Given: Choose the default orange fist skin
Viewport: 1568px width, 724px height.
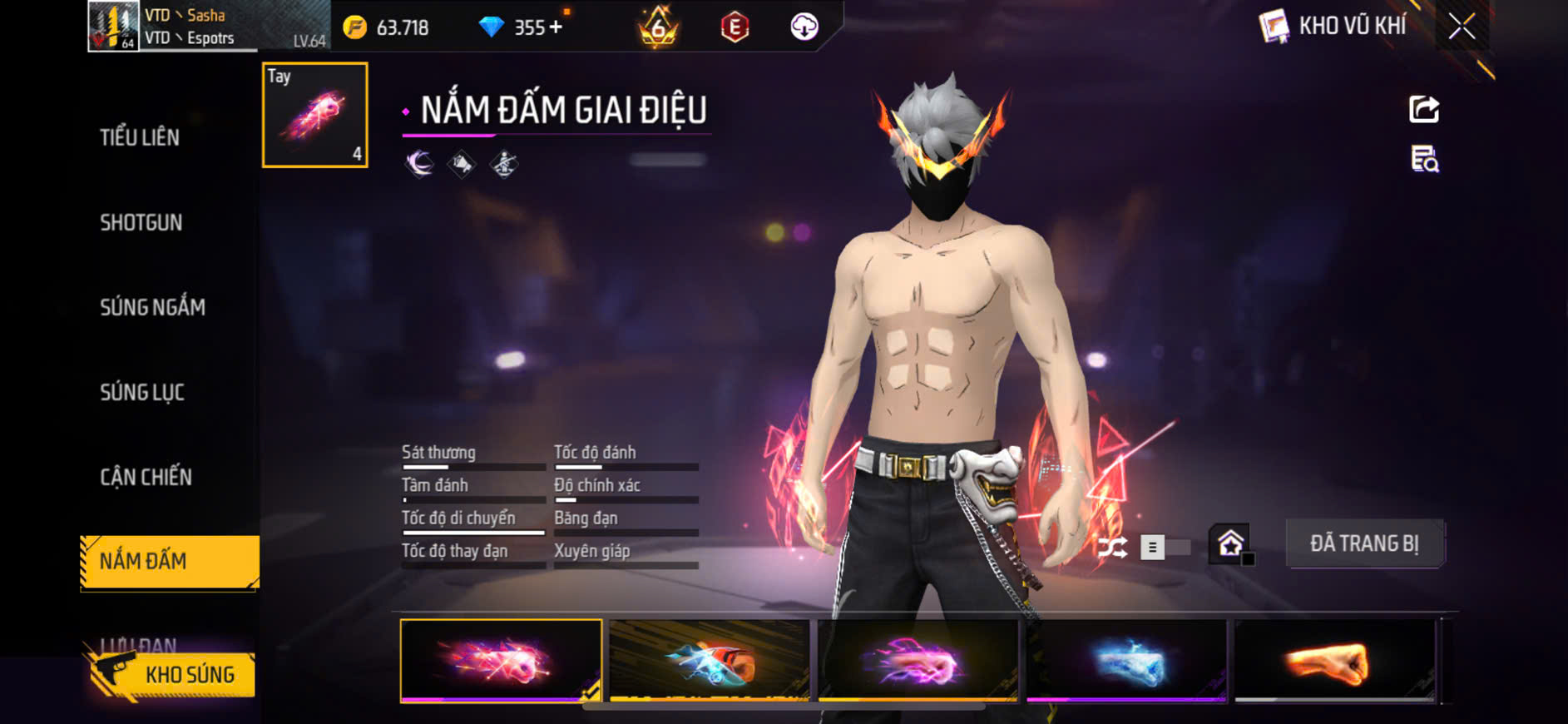Looking at the screenshot, I should point(1334,662).
